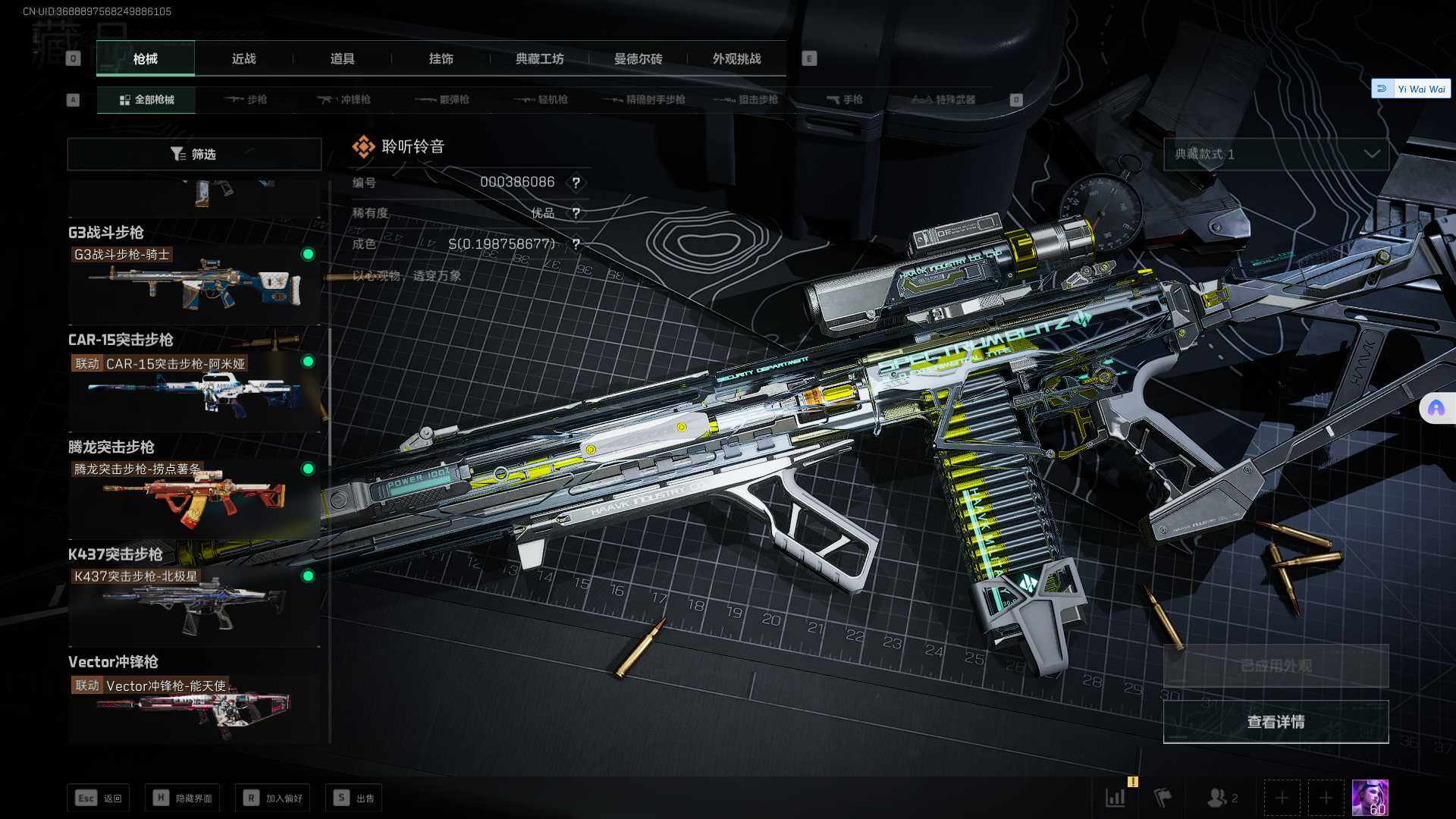Screen dimensions: 1456x819
Task: Switch to the 近战 melee tab
Action: (243, 59)
